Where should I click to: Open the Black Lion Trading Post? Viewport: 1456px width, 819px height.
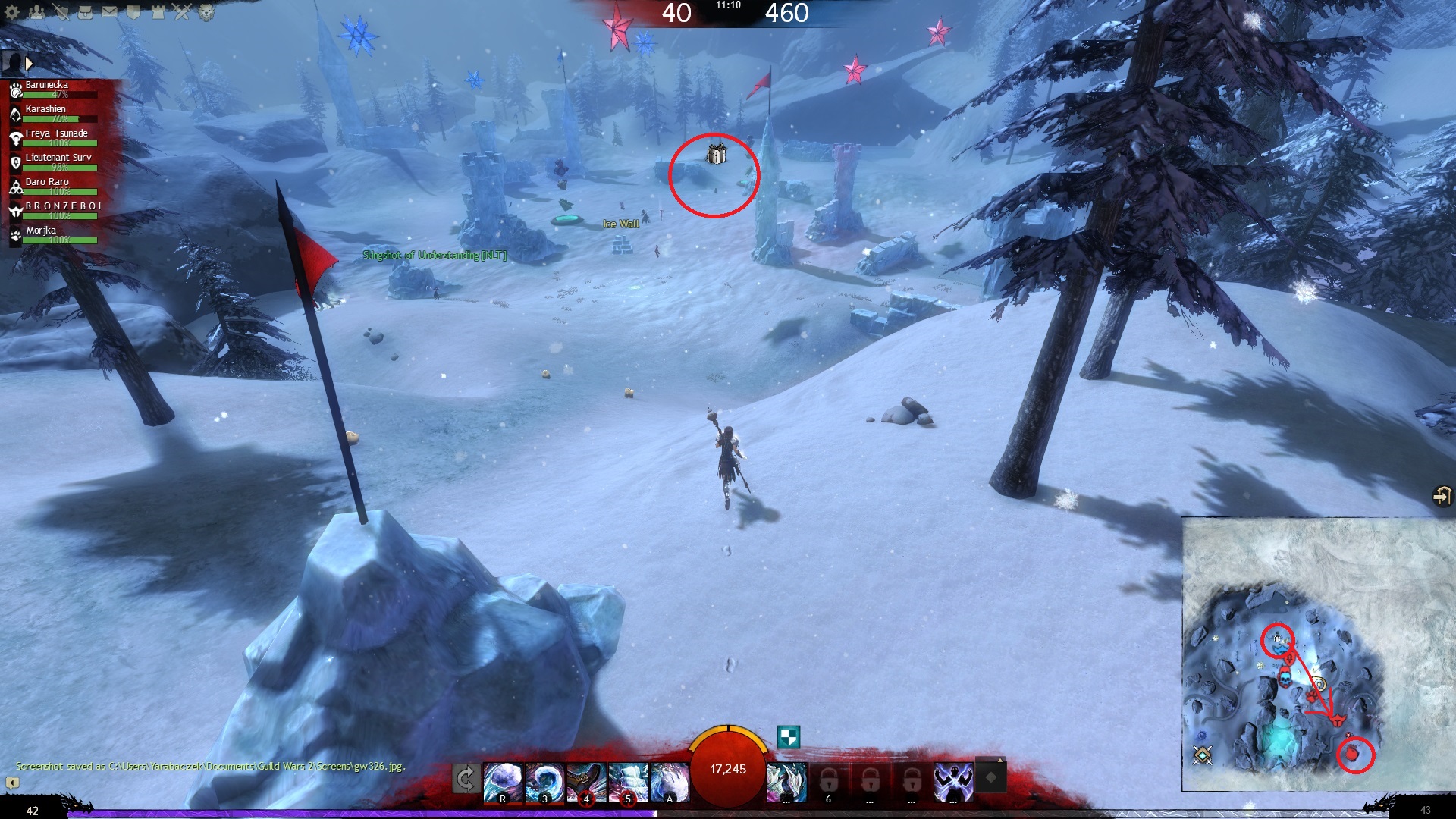tap(206, 12)
